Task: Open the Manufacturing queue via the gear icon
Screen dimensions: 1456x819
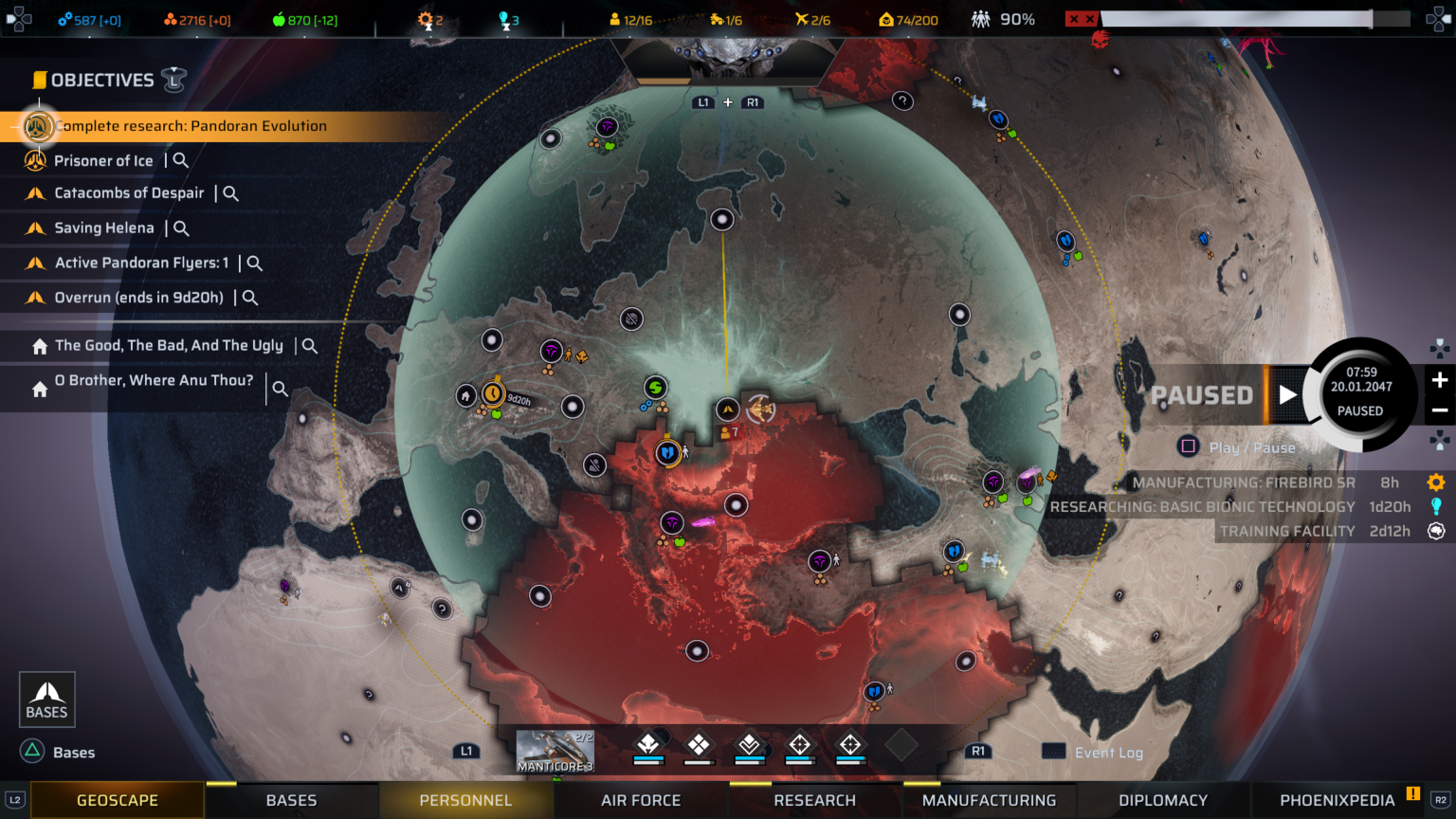Action: click(1436, 482)
